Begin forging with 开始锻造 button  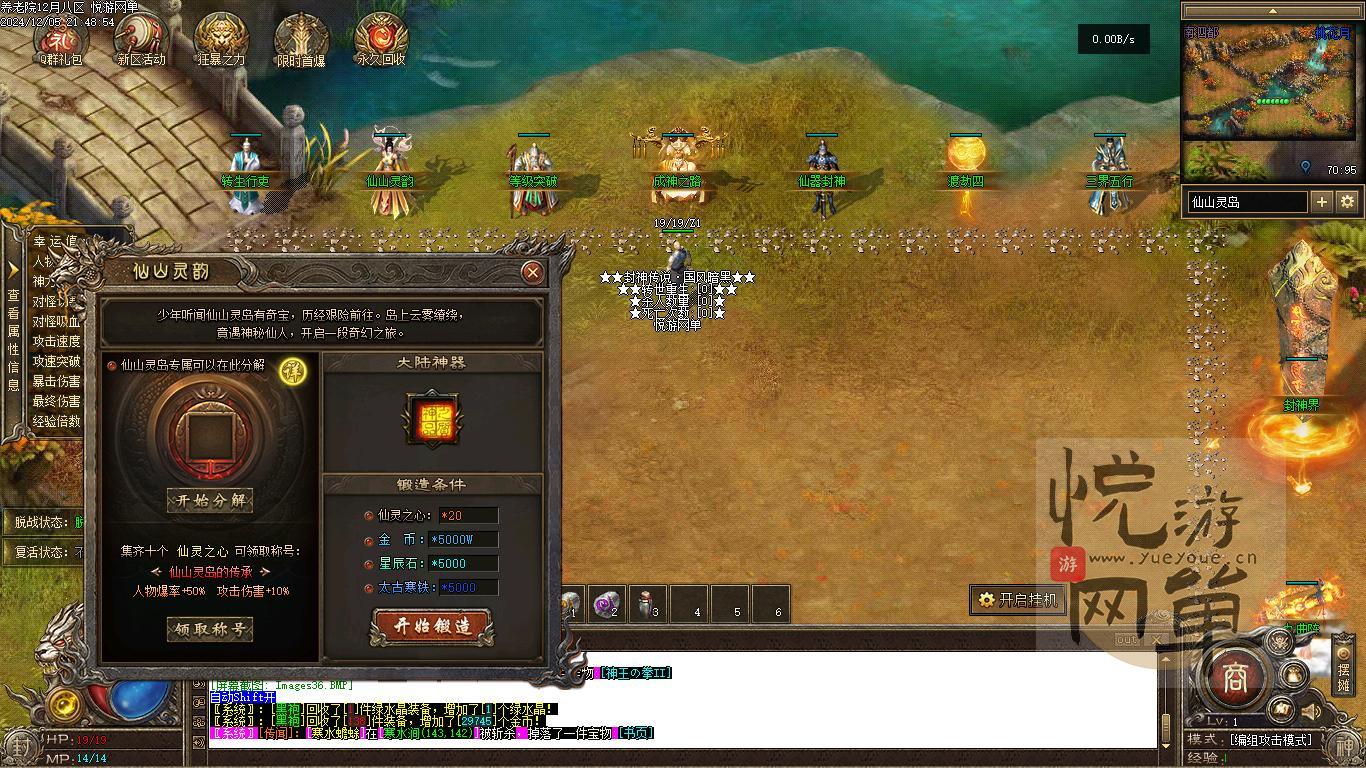(x=431, y=627)
